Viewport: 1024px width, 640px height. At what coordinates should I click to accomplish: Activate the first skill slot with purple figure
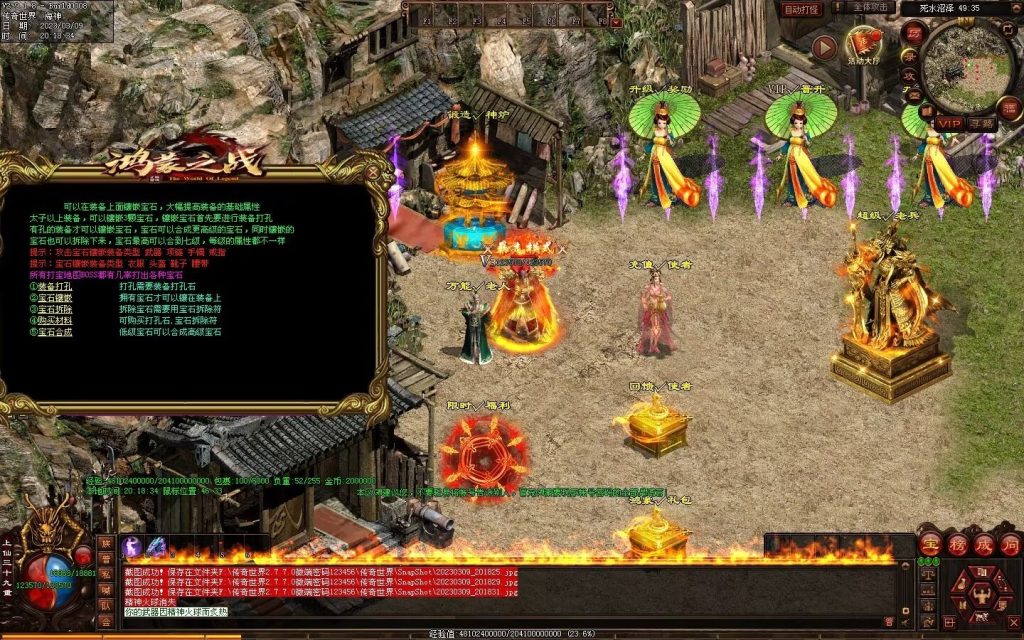pos(132,547)
